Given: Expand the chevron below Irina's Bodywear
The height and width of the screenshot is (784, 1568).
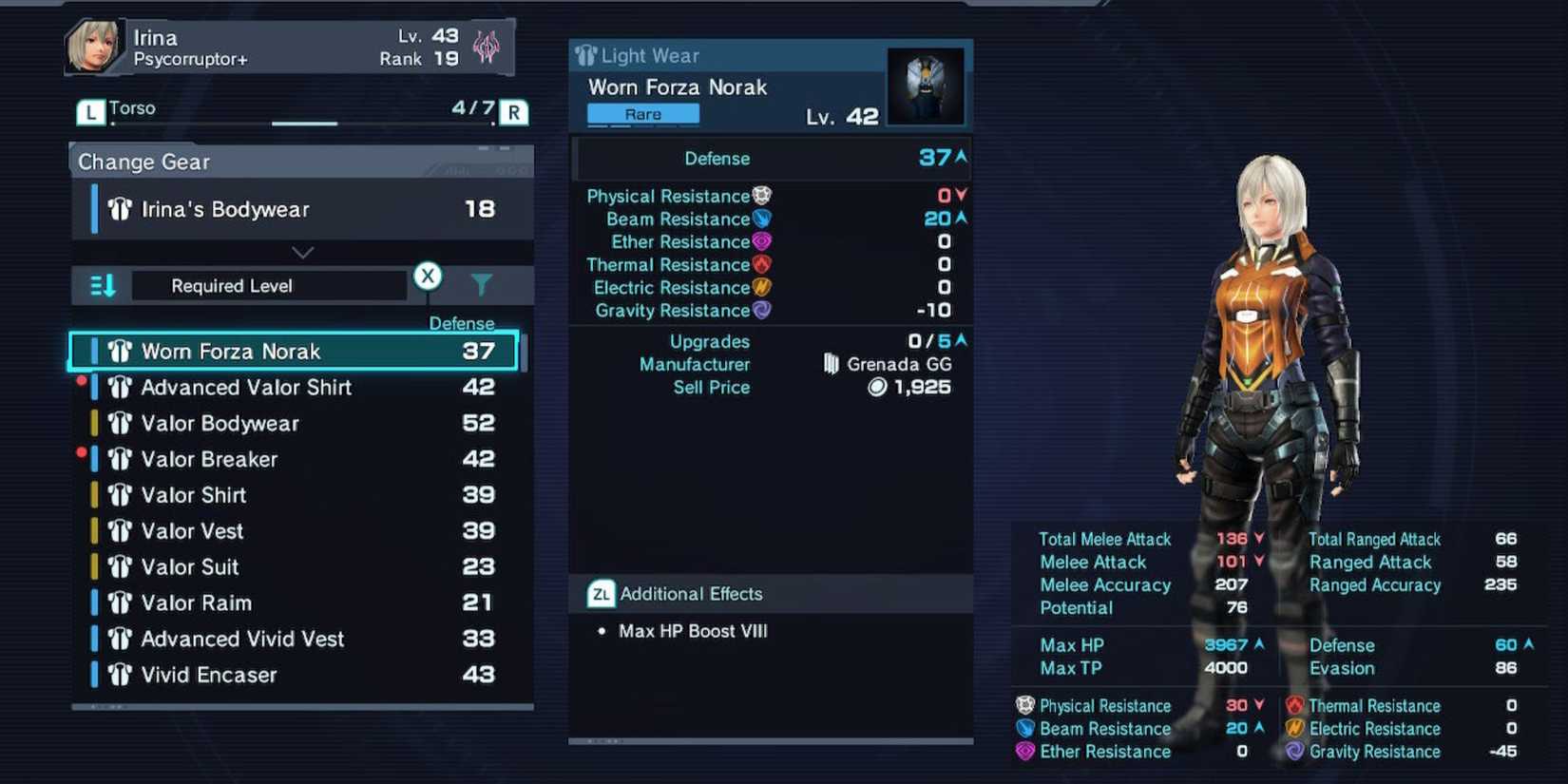Looking at the screenshot, I should pyautogui.click(x=302, y=252).
